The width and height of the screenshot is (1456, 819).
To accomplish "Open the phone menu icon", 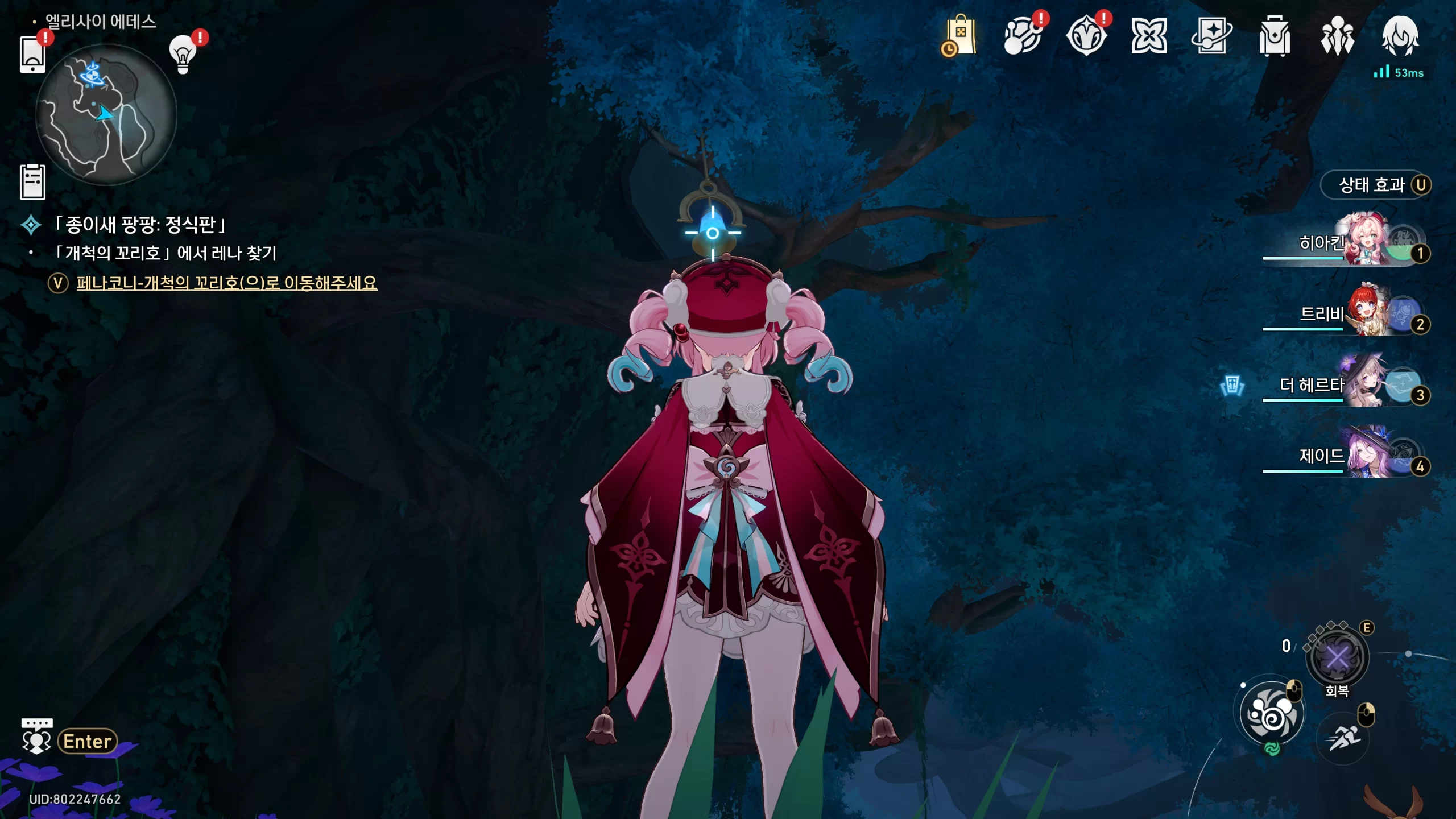I will pos(32,55).
